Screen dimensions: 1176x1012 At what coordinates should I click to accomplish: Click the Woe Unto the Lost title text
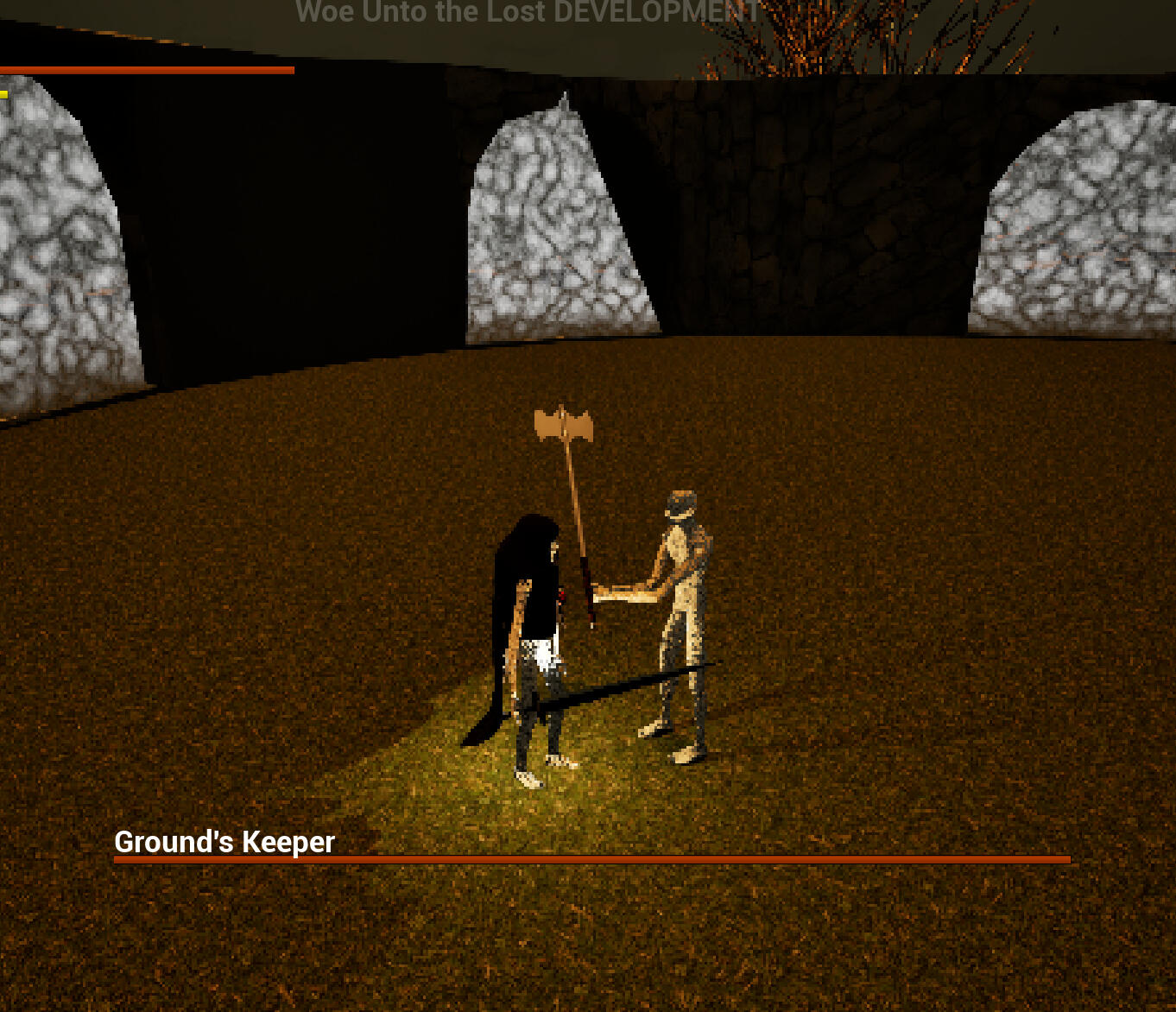click(x=419, y=12)
